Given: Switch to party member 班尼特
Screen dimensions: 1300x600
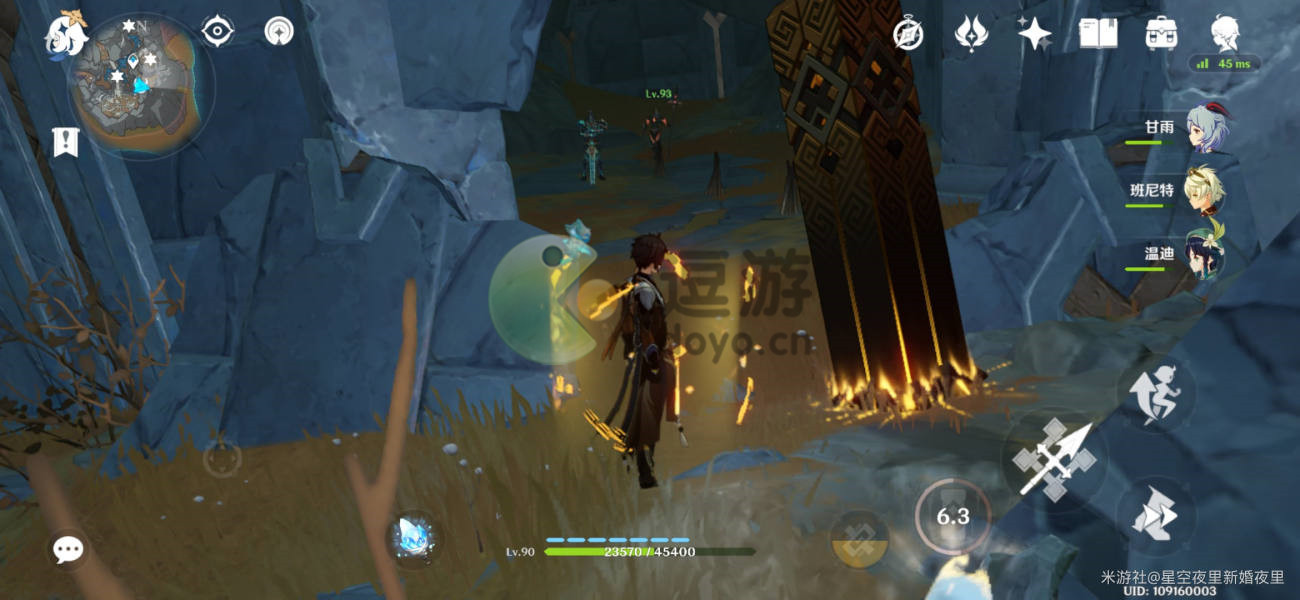Looking at the screenshot, I should pyautogui.click(x=1205, y=192).
